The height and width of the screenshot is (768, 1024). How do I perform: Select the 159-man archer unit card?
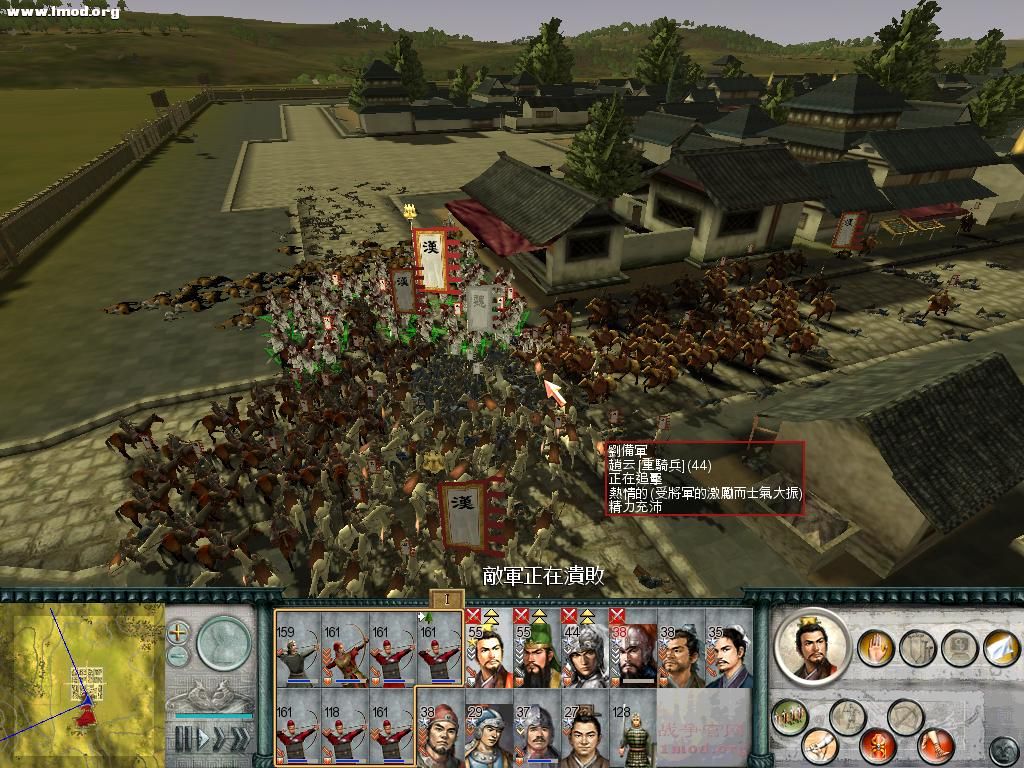point(298,652)
